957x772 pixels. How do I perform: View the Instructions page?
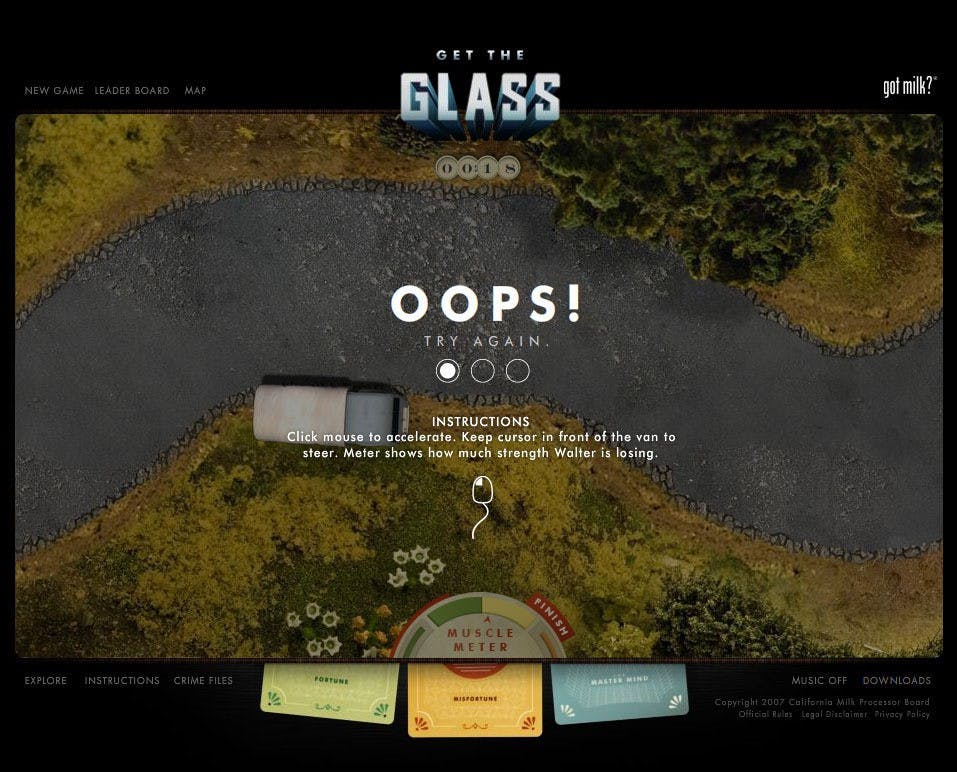(122, 681)
